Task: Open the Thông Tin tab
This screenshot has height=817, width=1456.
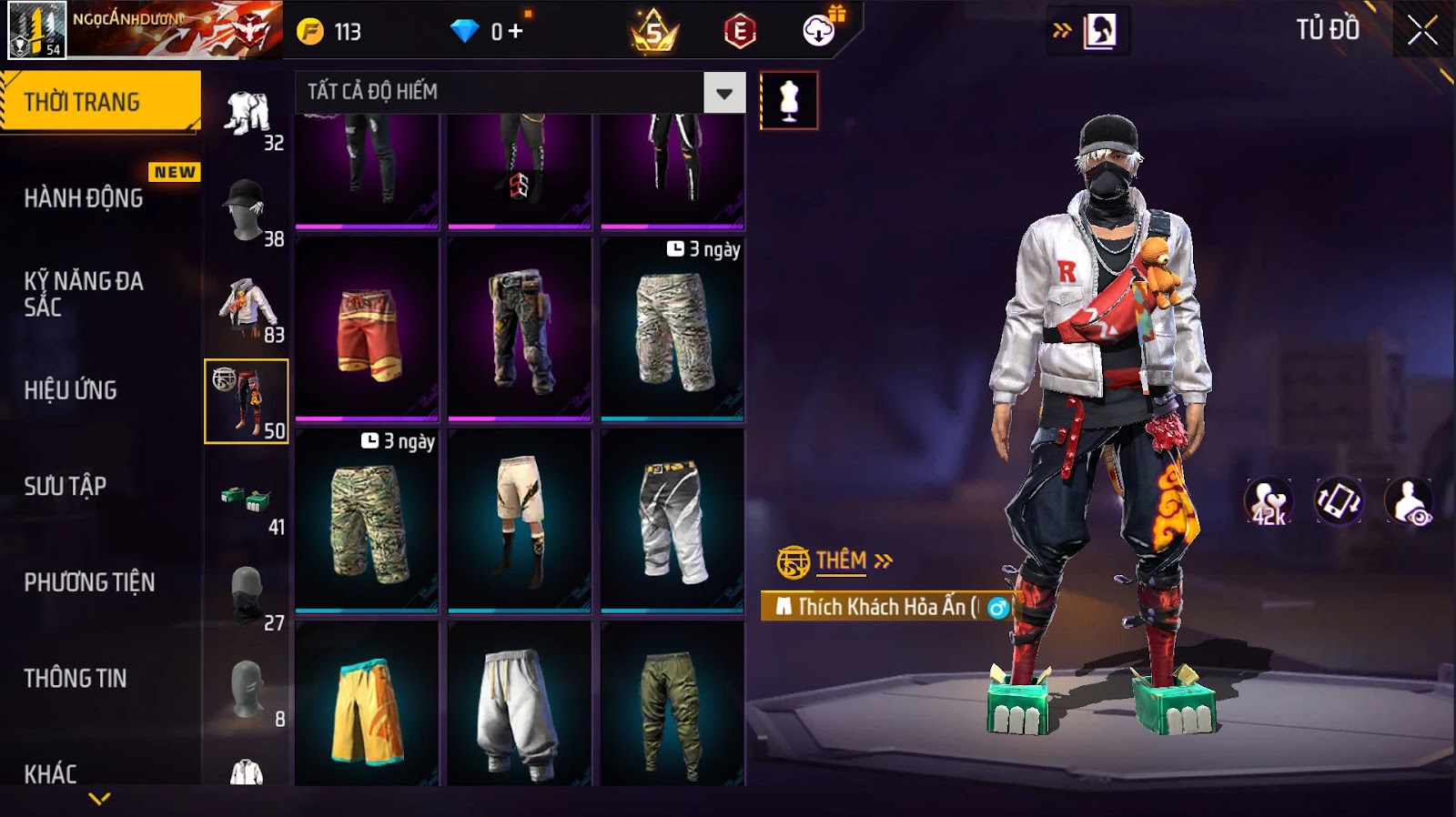Action: pyautogui.click(x=76, y=678)
